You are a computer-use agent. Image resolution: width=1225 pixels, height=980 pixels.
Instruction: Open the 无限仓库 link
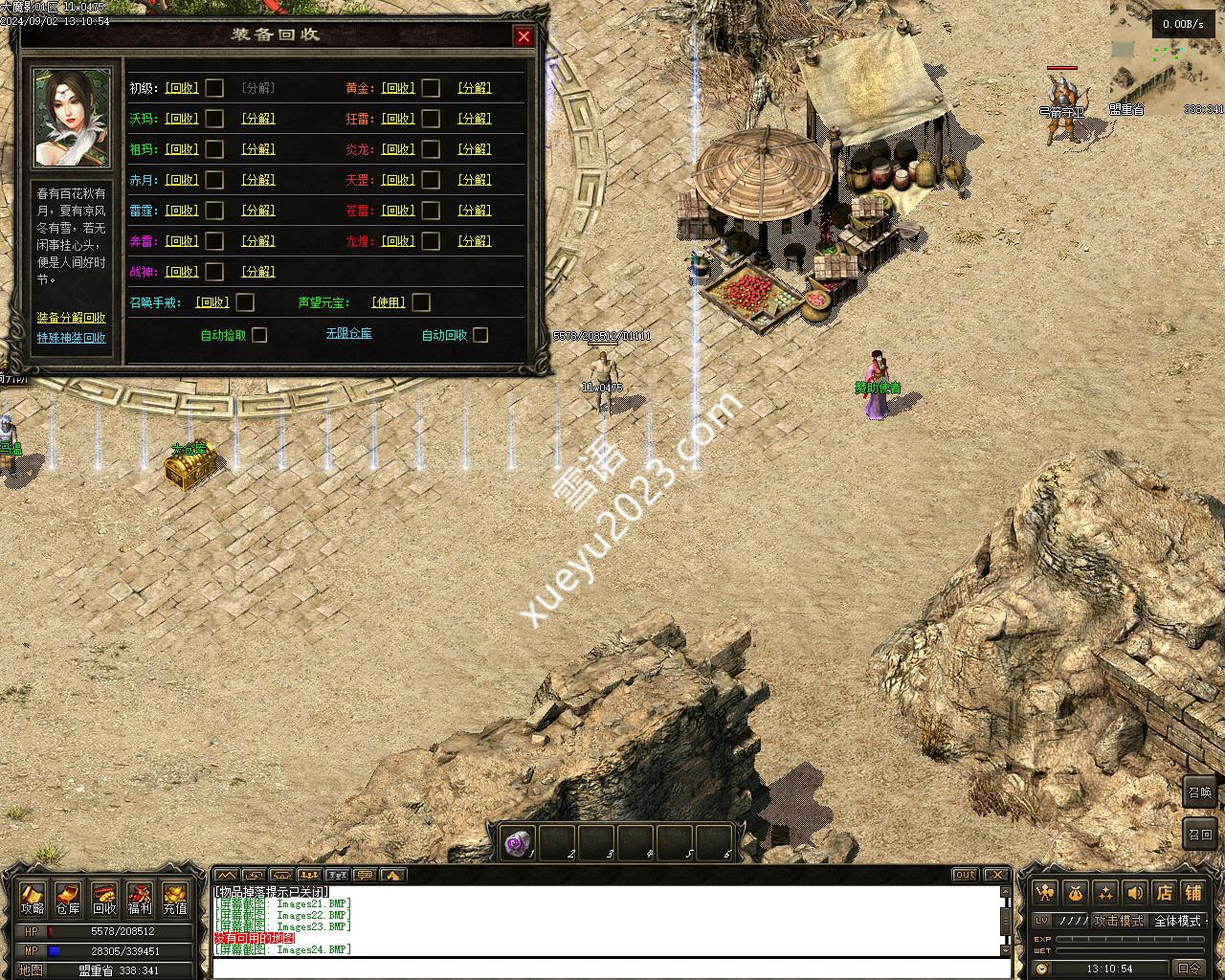click(x=348, y=333)
